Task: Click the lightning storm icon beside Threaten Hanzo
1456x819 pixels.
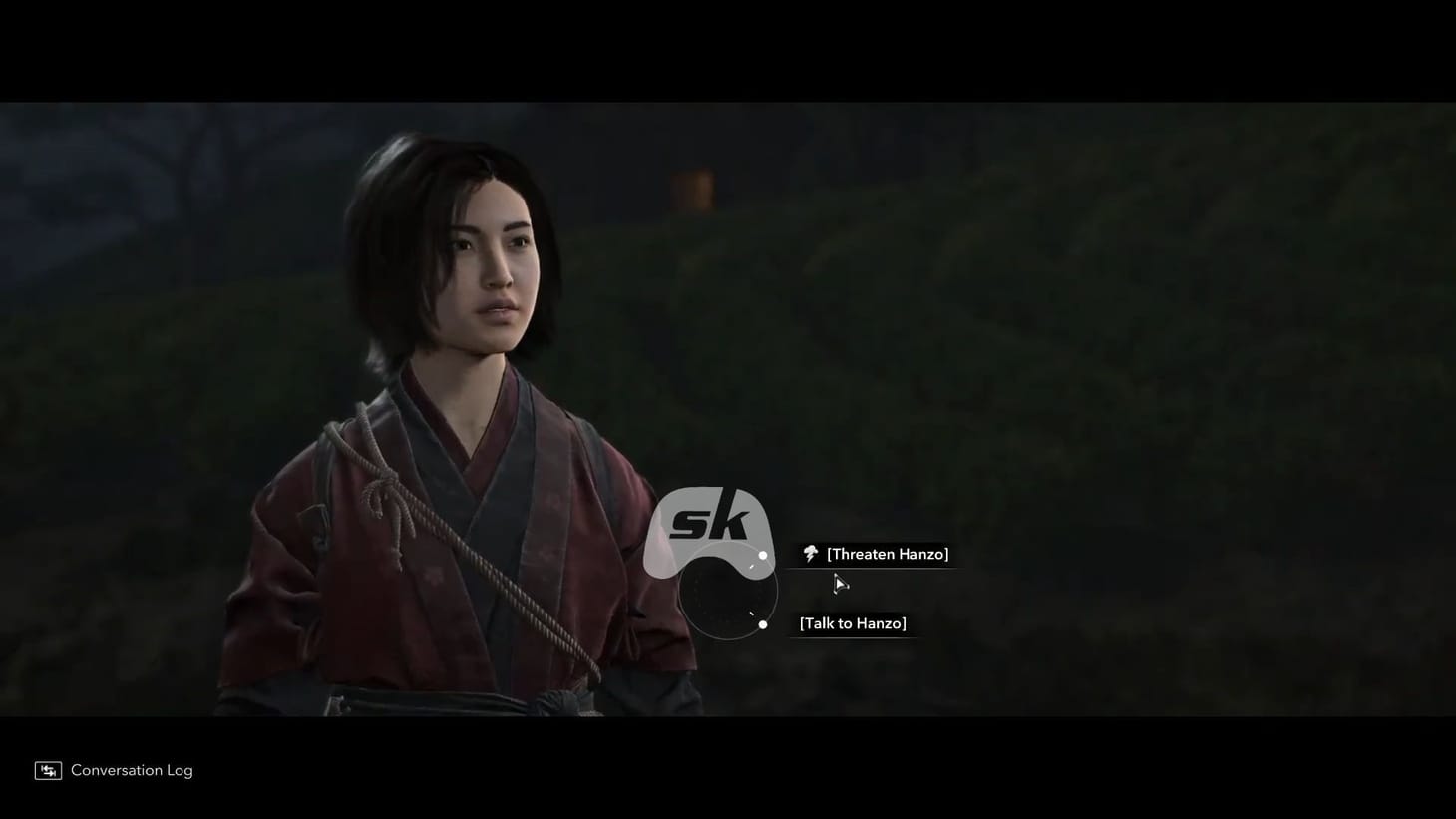Action: pos(808,554)
